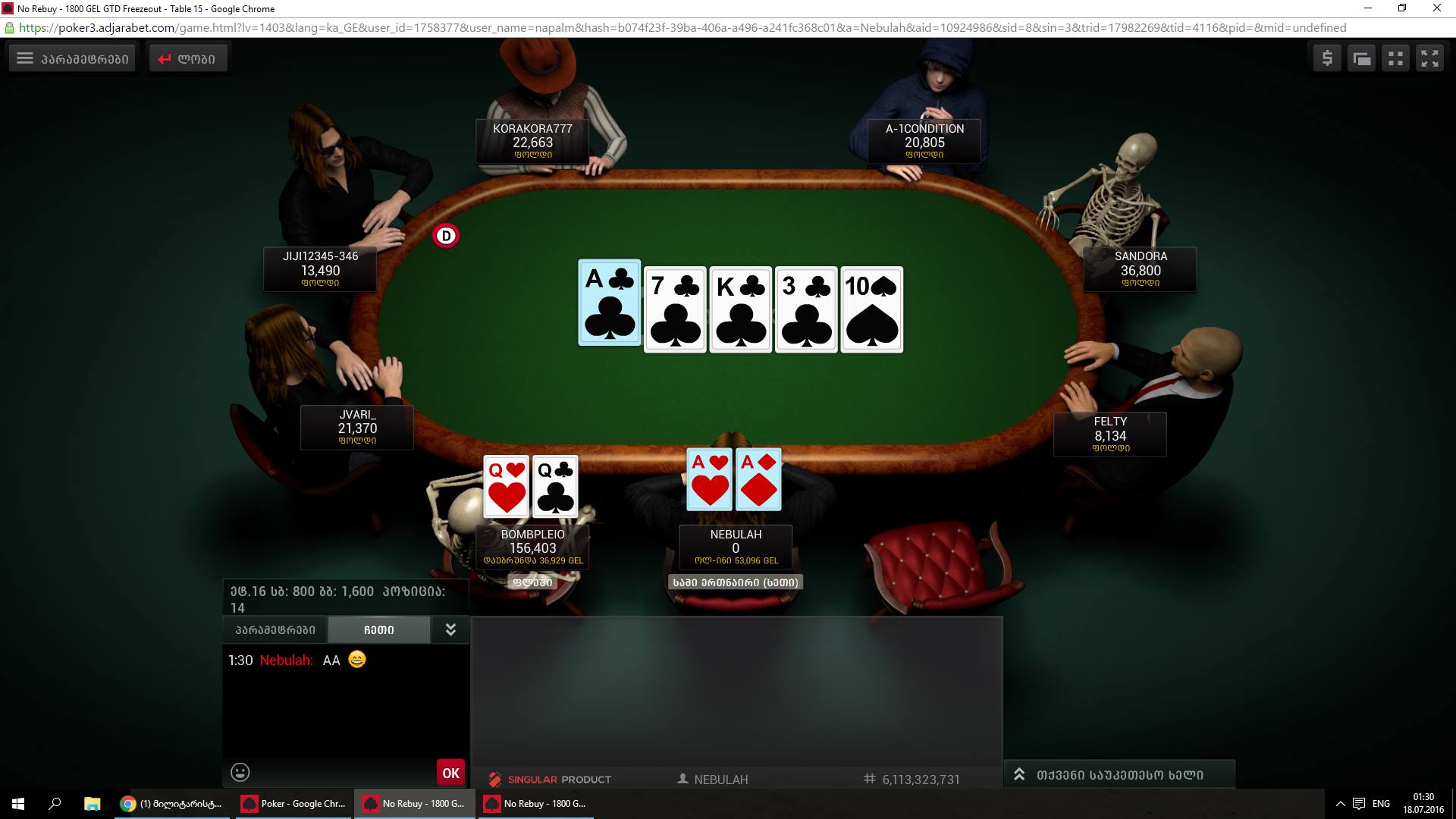Select BOMBPLEIO player panel
This screenshot has width=1456, height=819.
(x=532, y=547)
